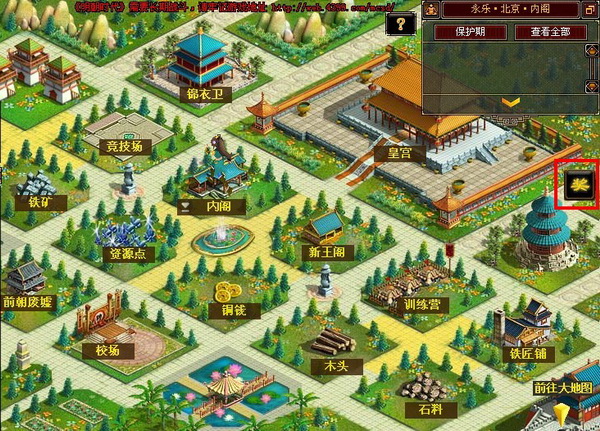Open the 训练营 training camp label

pyautogui.click(x=418, y=302)
